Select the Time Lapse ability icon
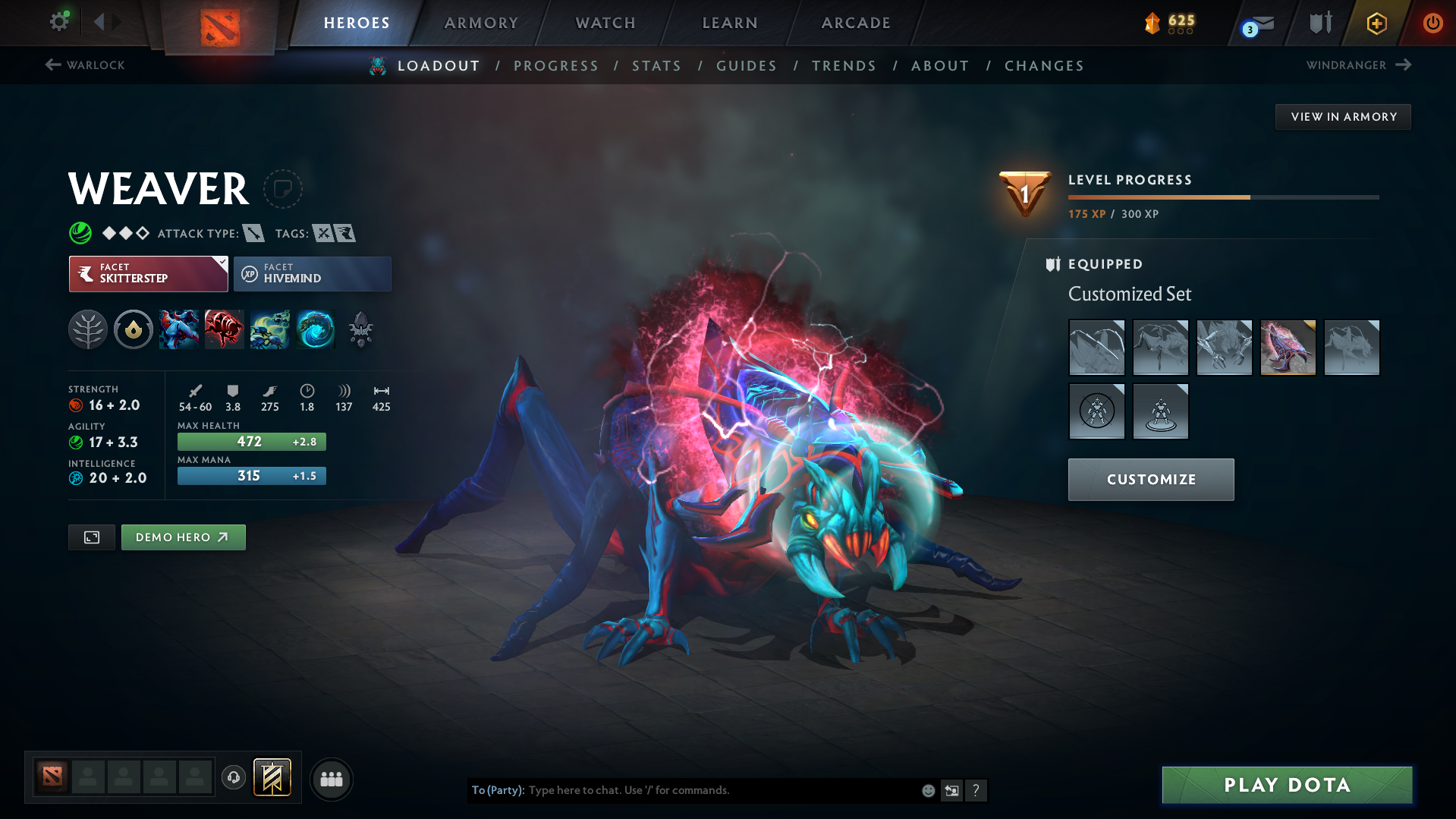1456x819 pixels. point(316,329)
